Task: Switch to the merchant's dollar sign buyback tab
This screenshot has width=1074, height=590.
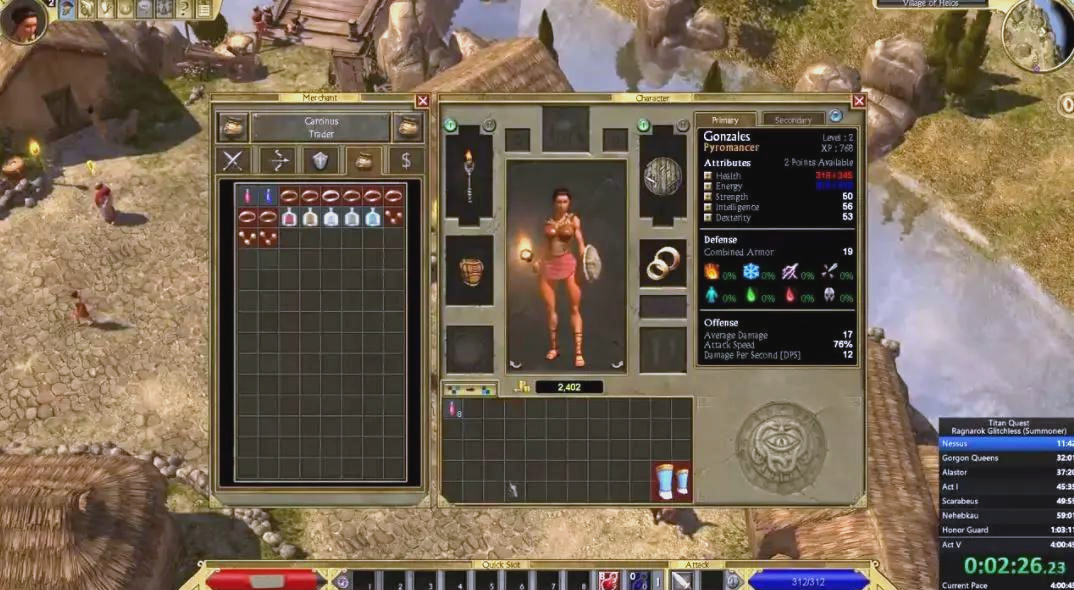Action: 405,160
